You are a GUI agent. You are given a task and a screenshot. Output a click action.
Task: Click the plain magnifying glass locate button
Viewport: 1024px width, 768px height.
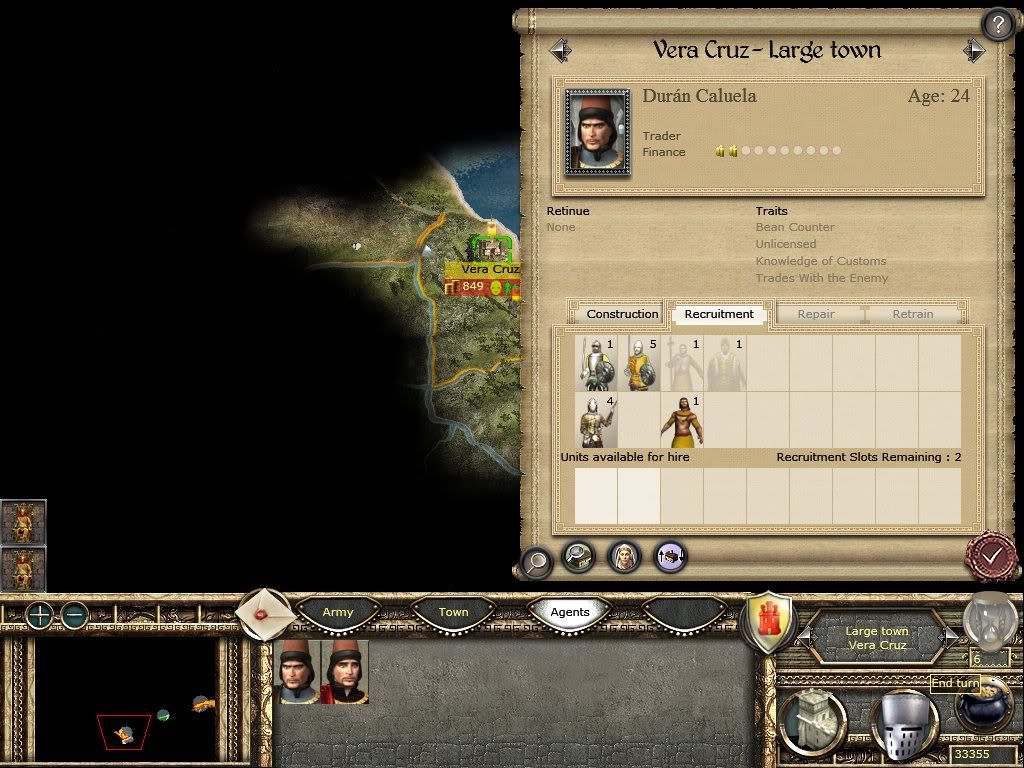point(536,562)
